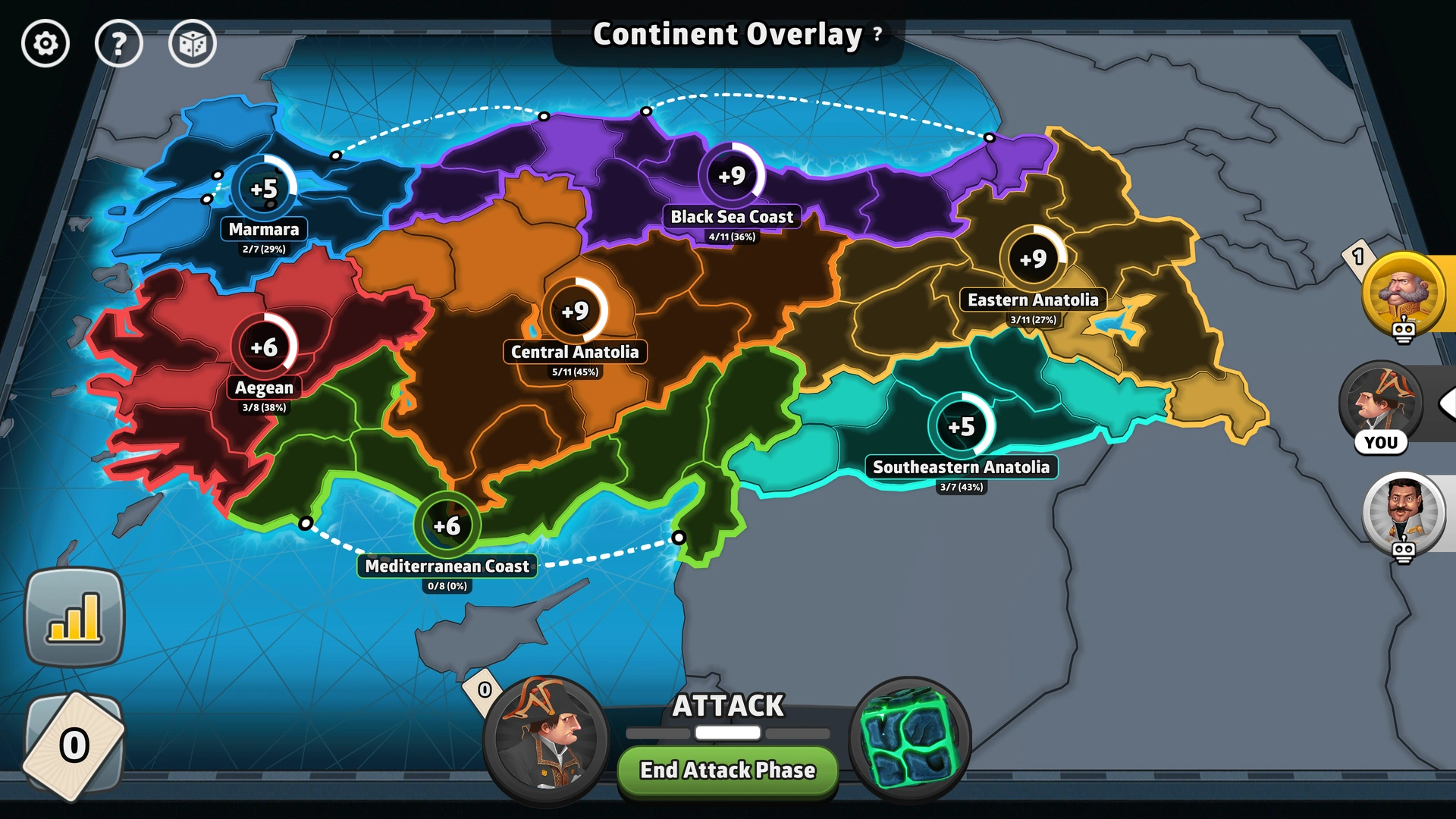Open the help question mark

point(119,43)
